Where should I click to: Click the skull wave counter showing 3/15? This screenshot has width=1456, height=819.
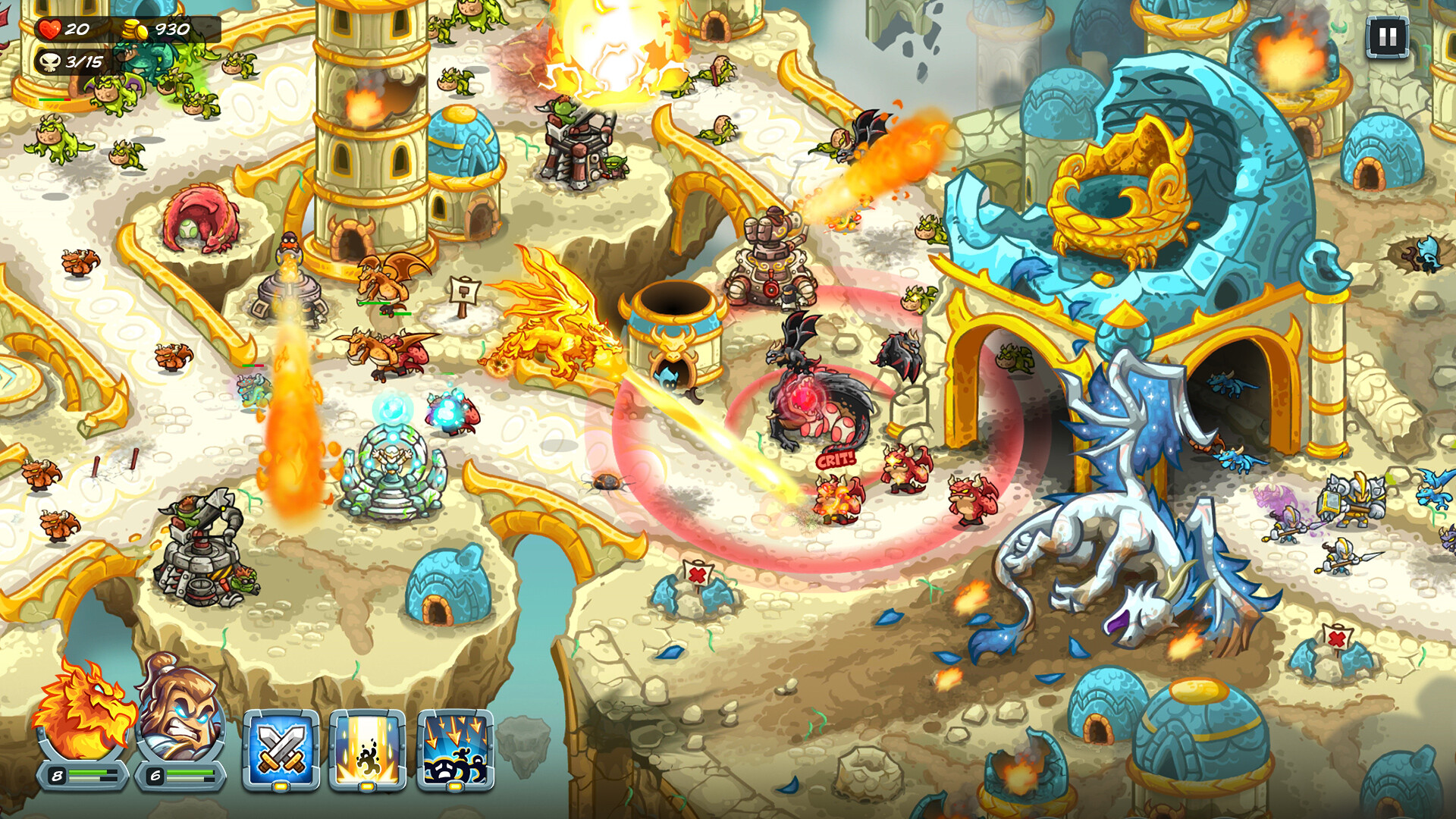click(x=72, y=62)
